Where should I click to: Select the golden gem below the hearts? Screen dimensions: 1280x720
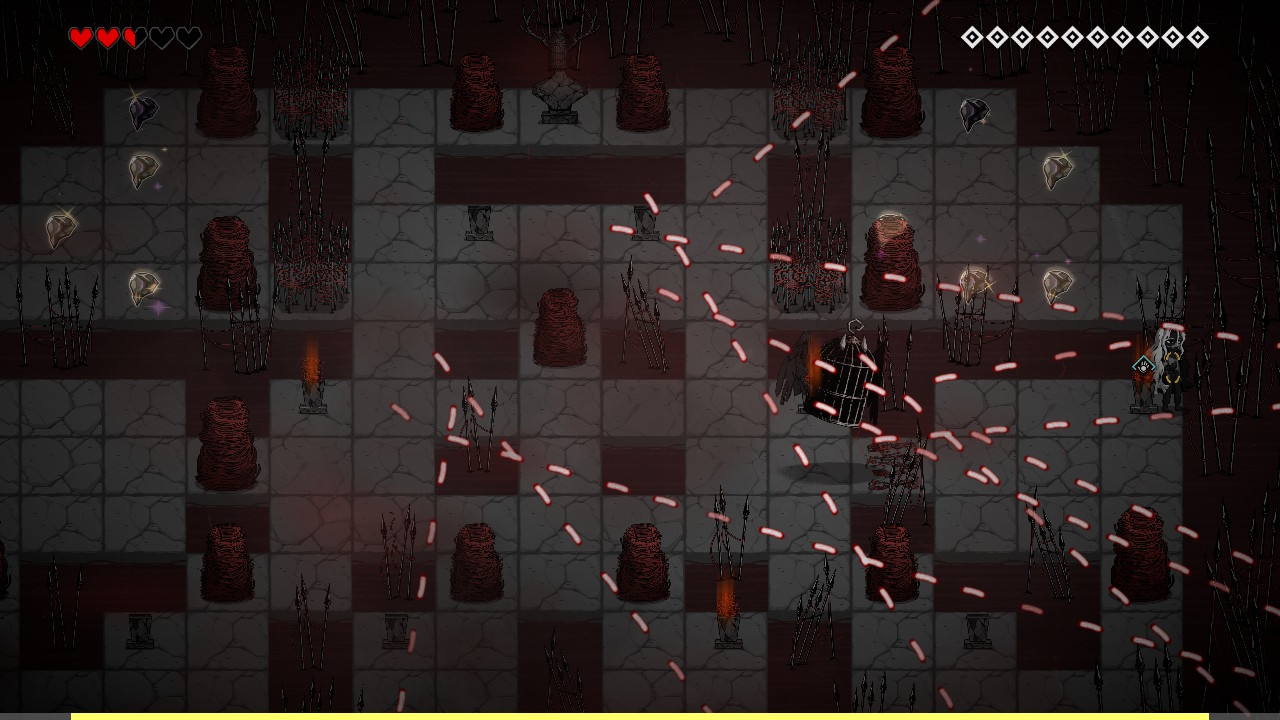pyautogui.click(x=141, y=170)
